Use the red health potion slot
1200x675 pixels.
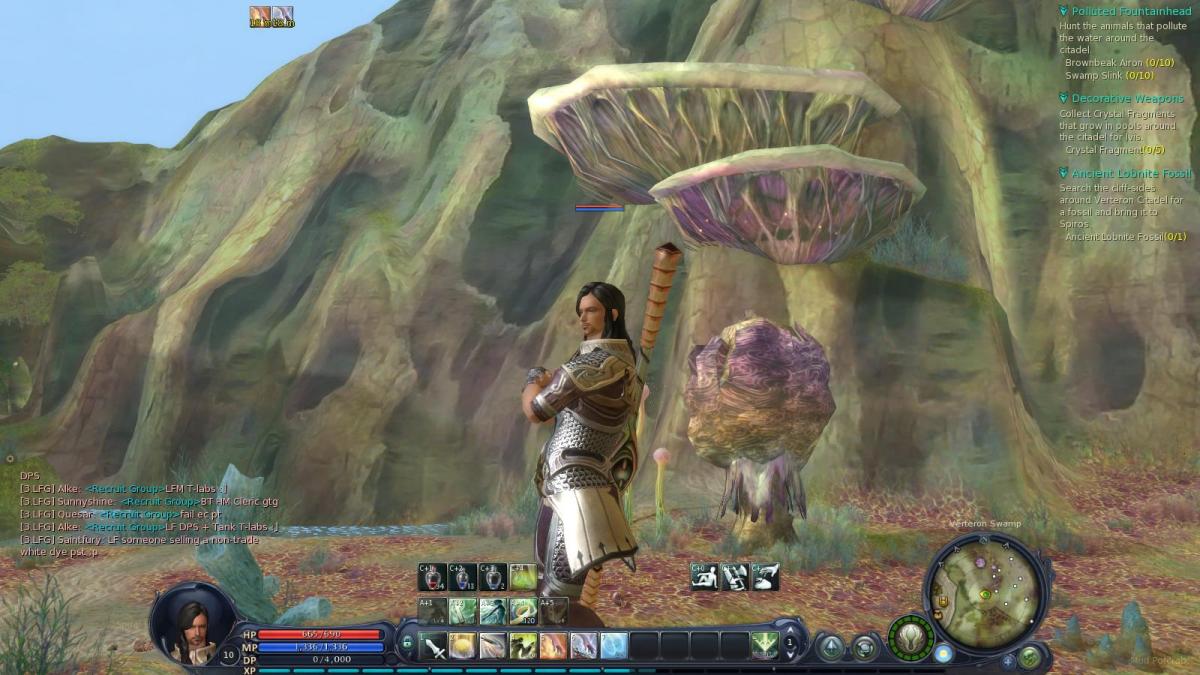(x=432, y=578)
